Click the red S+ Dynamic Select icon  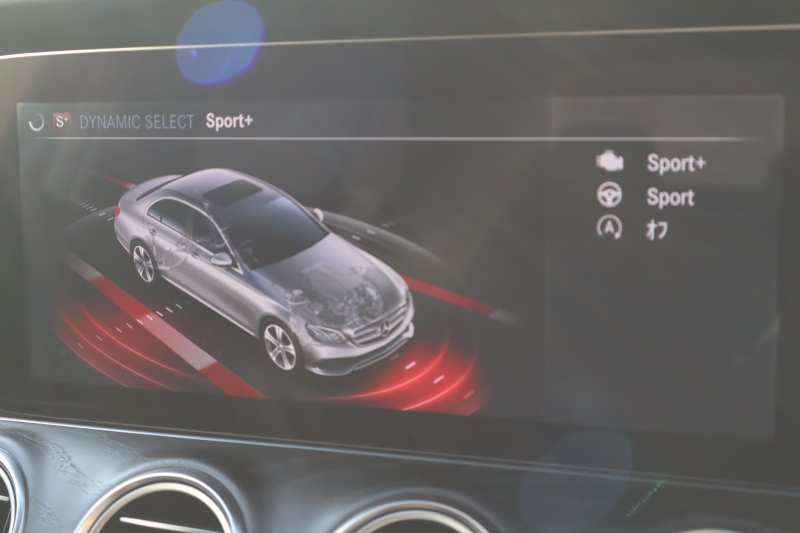pyautogui.click(x=63, y=121)
